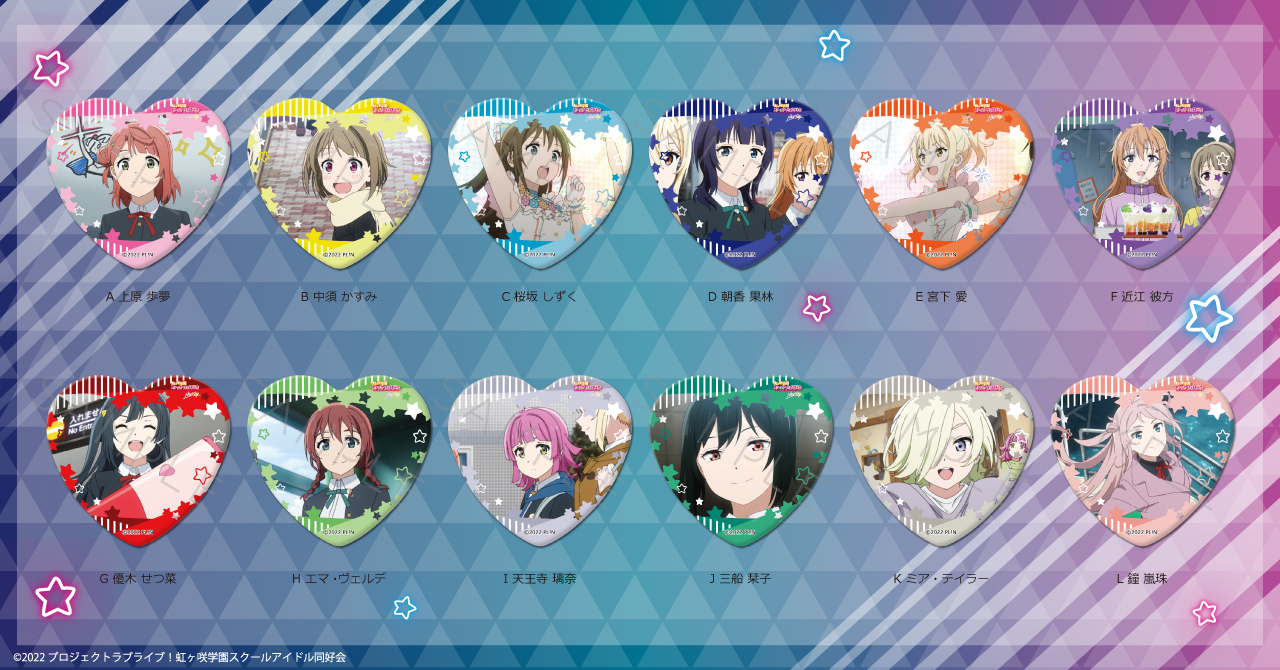Pick the red heart badge G, Setsuna Yuki
Viewport: 1280px width, 670px height.
(139, 460)
